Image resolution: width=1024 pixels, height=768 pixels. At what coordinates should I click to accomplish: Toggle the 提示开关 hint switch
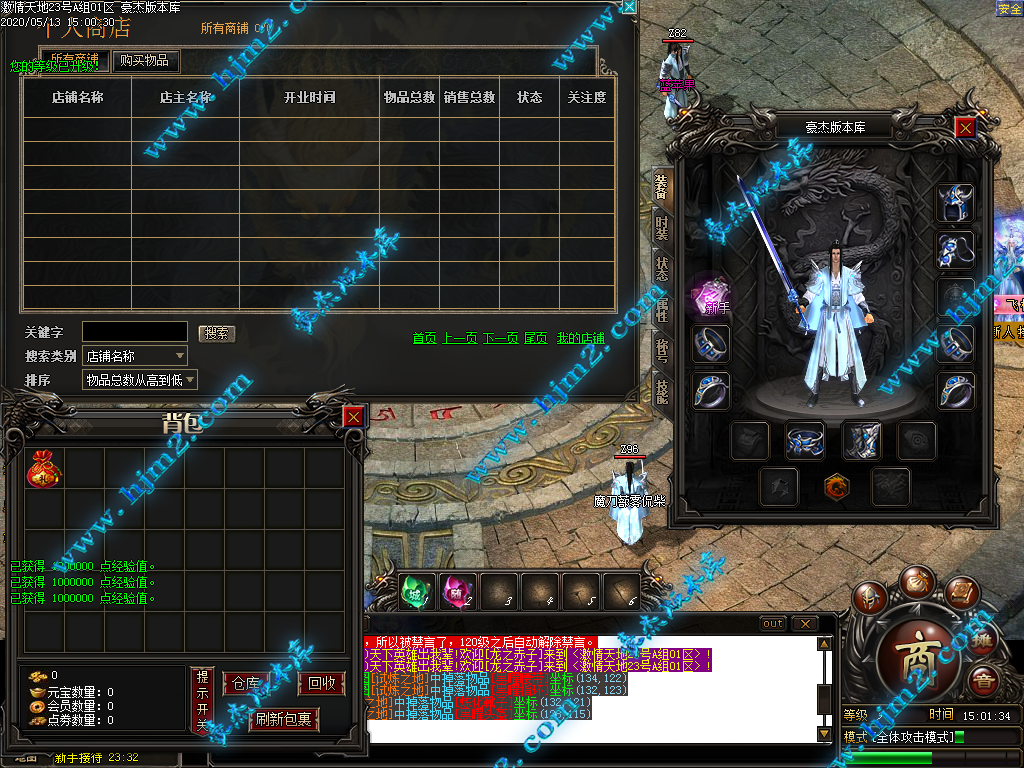[x=202, y=700]
